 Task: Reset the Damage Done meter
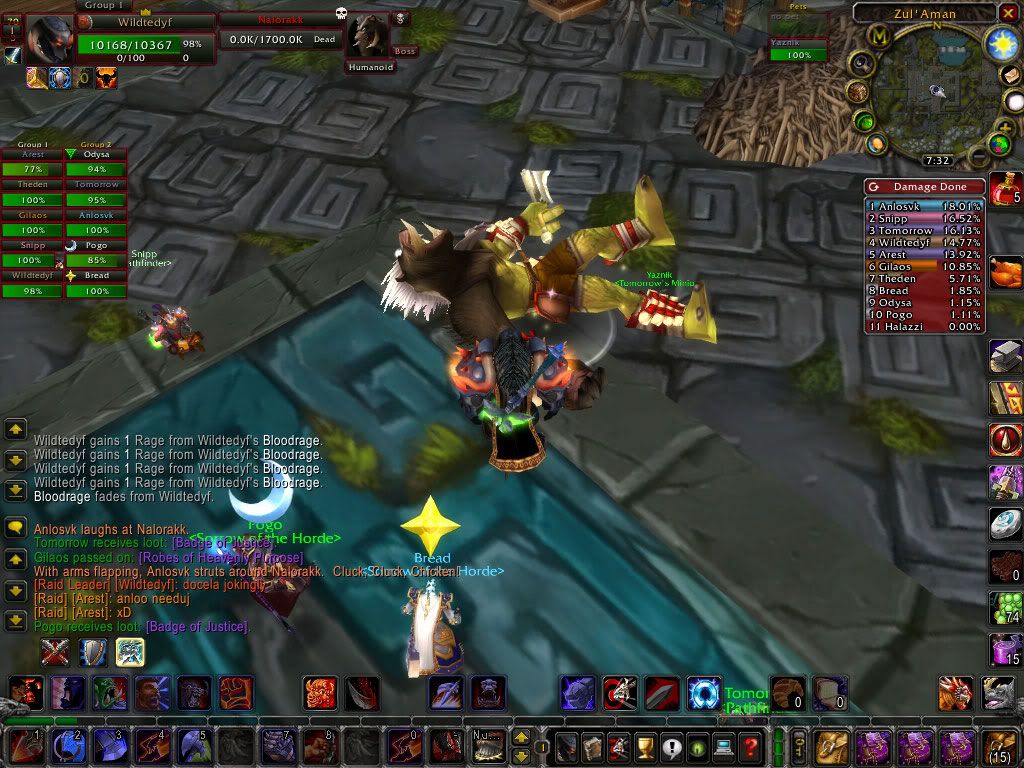(874, 187)
